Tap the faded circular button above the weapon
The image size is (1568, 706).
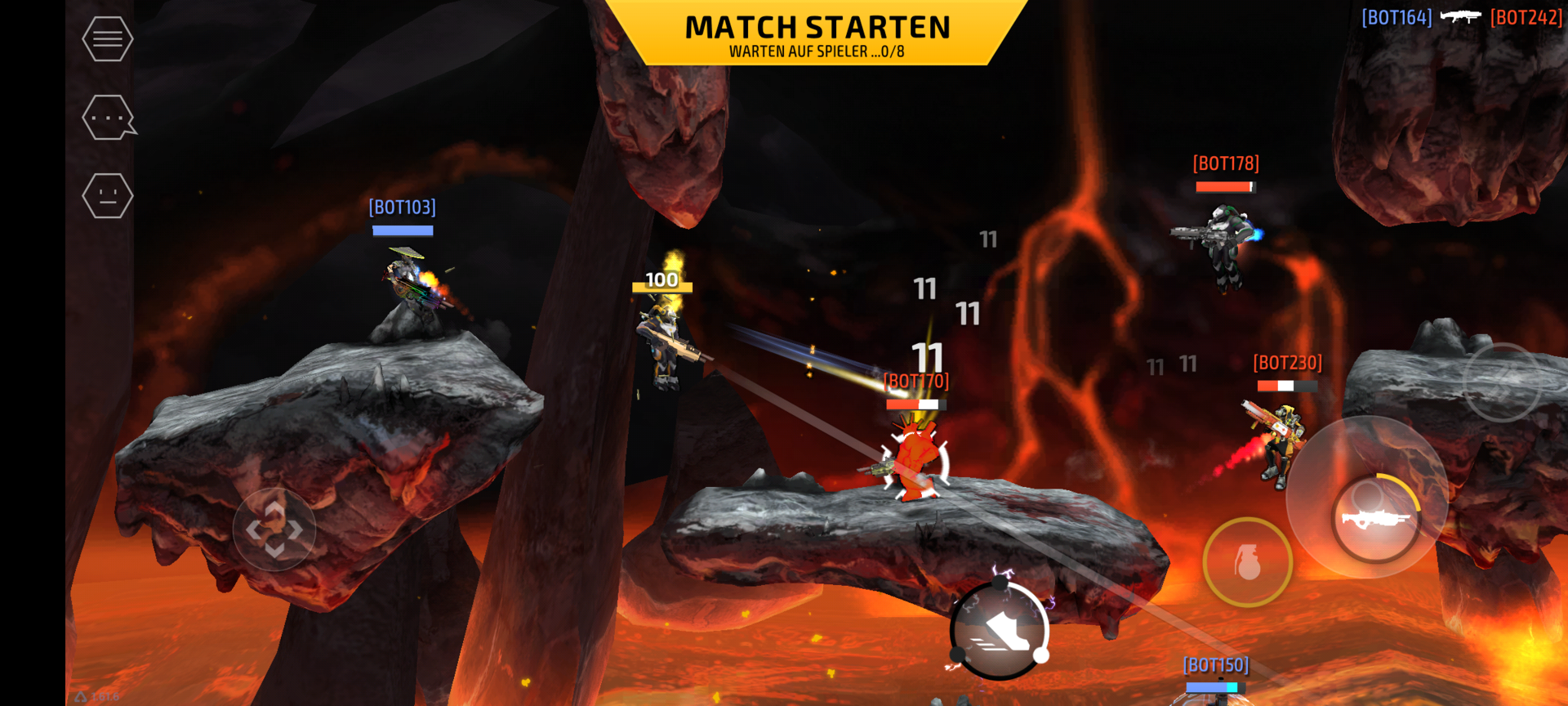point(1502,382)
